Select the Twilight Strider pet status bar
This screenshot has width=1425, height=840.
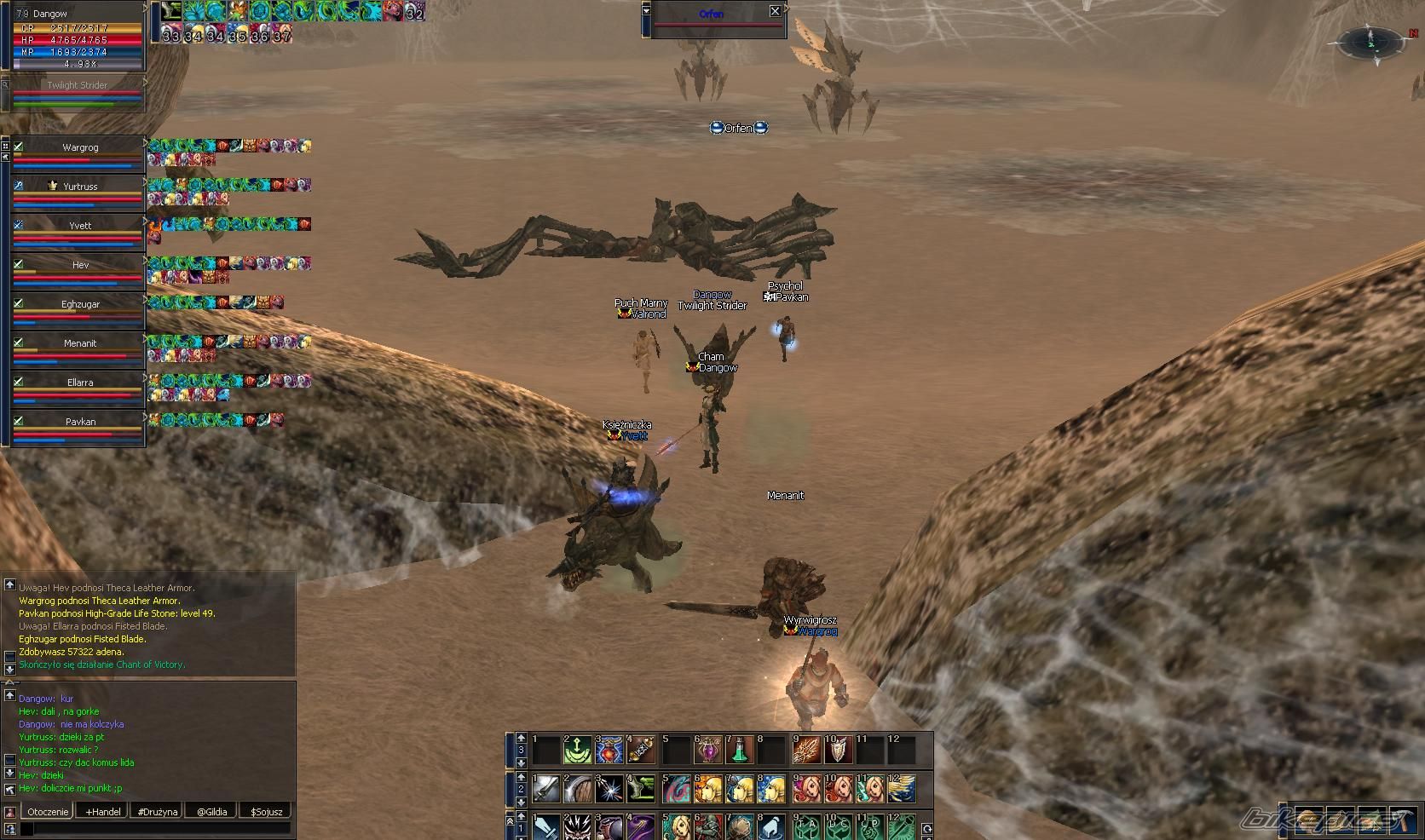[77, 94]
